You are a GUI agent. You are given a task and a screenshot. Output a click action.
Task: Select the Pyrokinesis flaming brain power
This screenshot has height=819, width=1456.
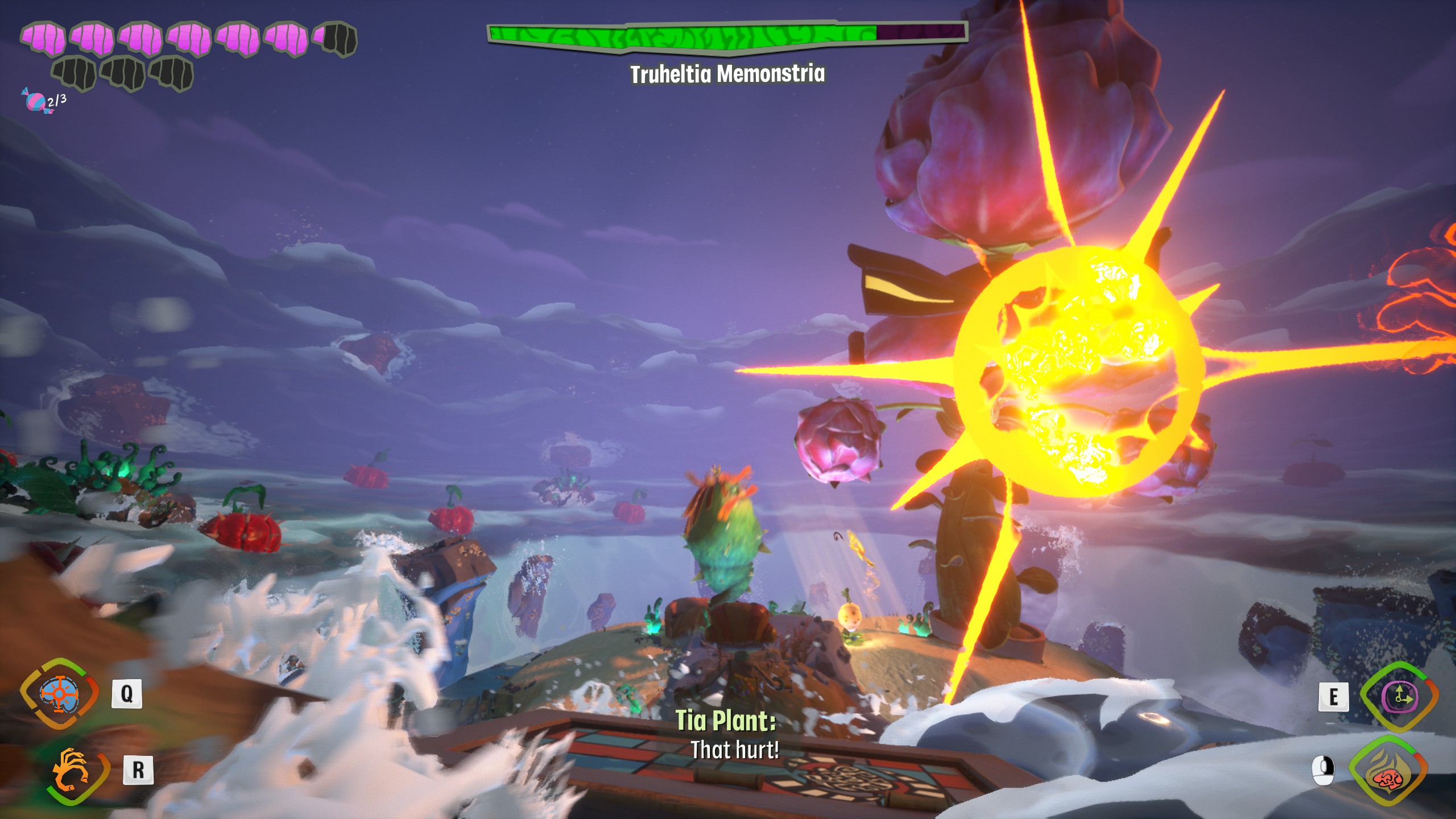point(1388,771)
